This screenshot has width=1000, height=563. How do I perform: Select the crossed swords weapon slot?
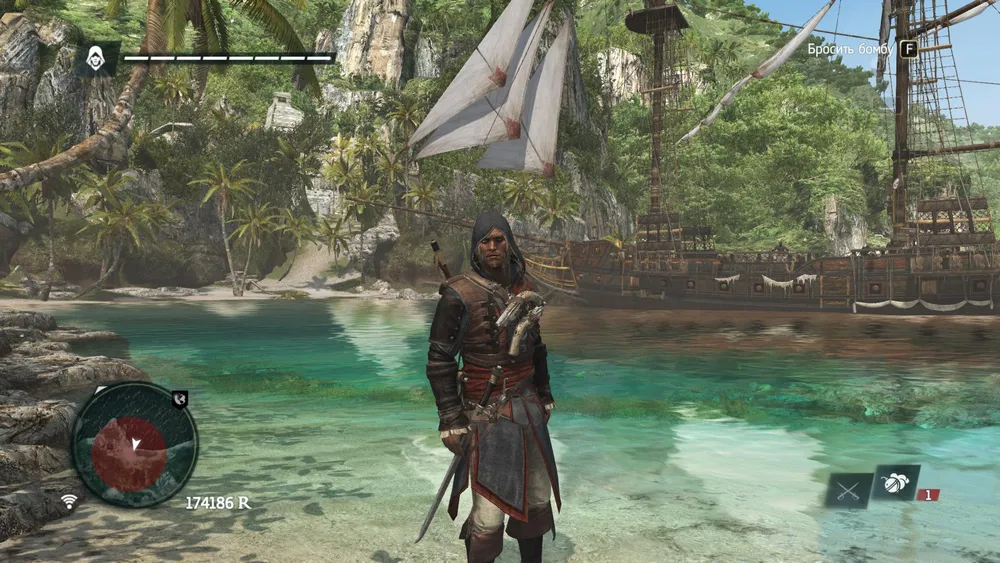pos(848,490)
